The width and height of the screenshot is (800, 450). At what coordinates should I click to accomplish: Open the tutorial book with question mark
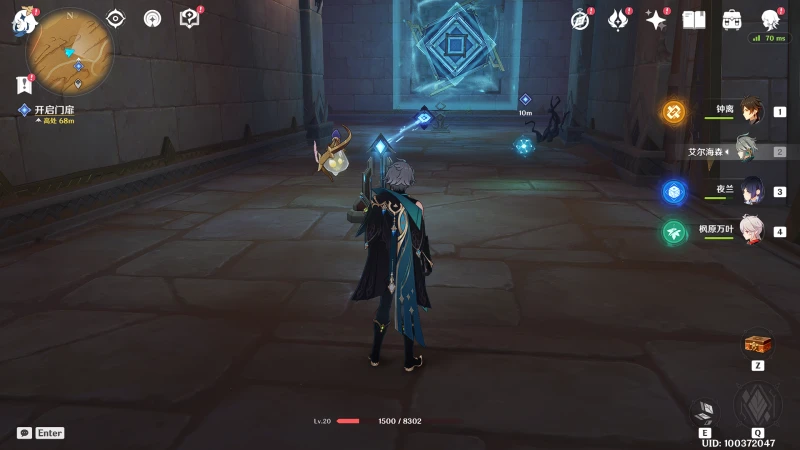click(189, 18)
